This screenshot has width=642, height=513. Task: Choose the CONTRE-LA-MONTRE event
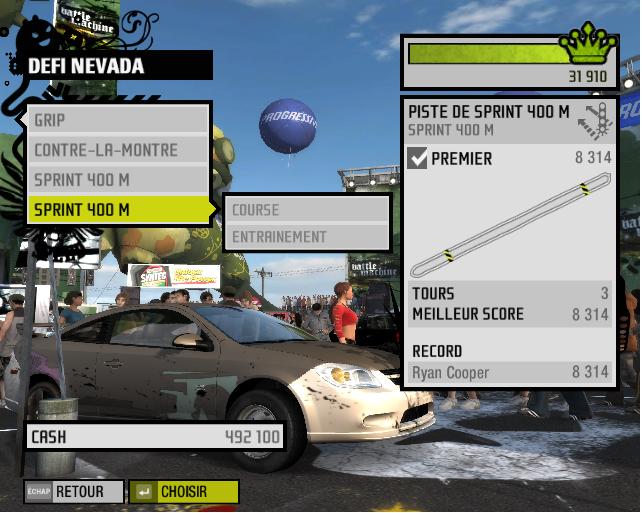[118, 150]
